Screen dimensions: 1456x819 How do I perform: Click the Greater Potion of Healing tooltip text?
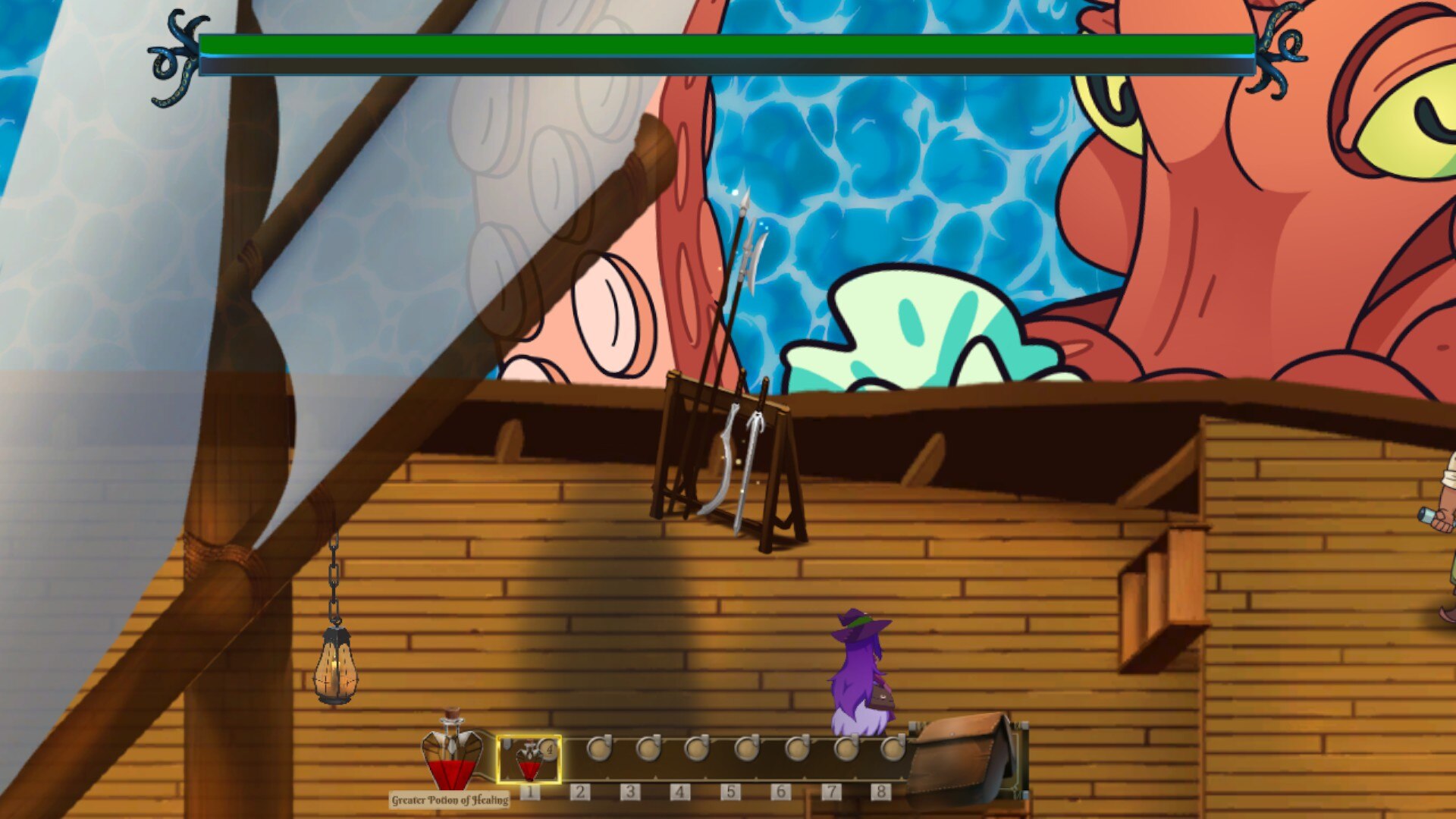[449, 798]
